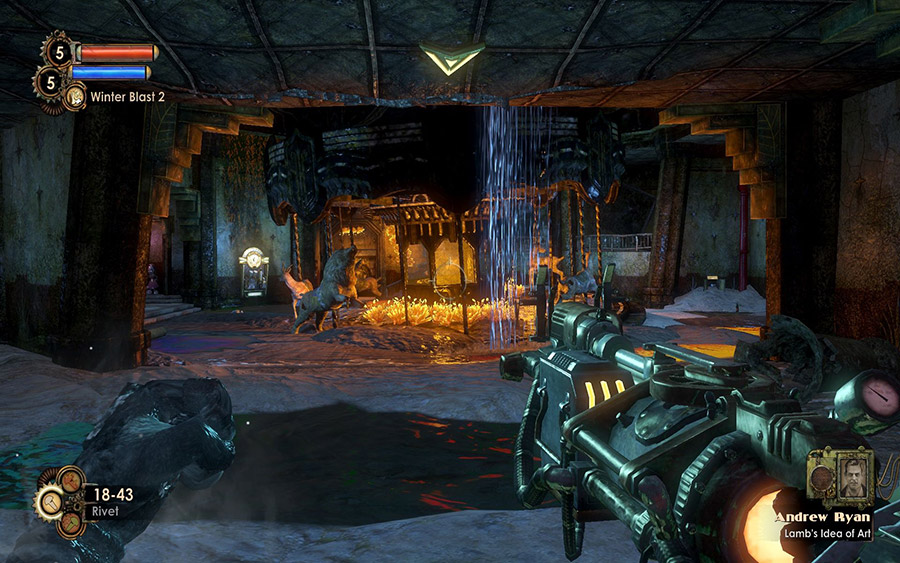This screenshot has height=563, width=900.
Task: Click the golden objective arrow marker
Action: pyautogui.click(x=452, y=58)
